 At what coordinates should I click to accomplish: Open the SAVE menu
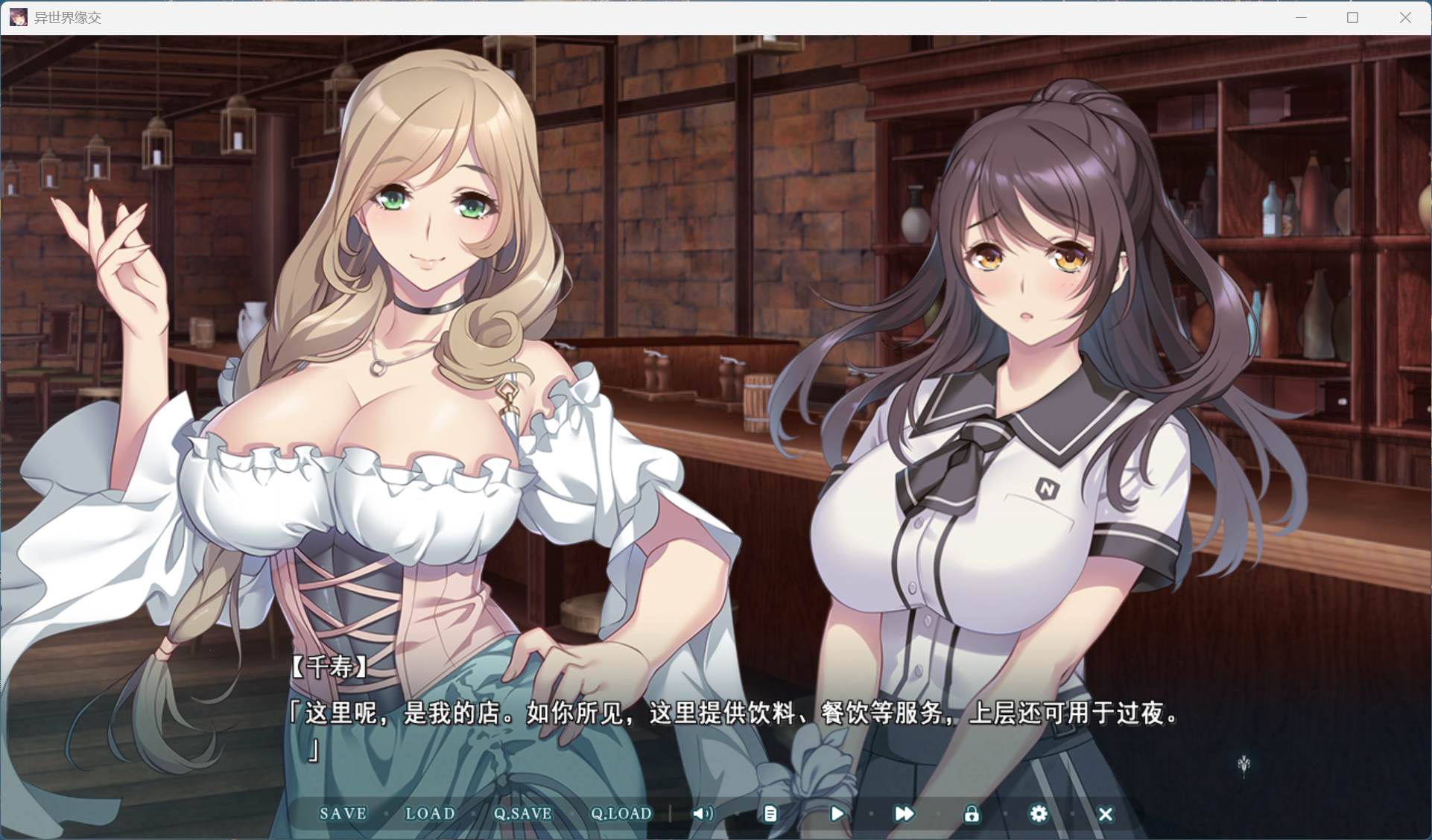[x=343, y=814]
